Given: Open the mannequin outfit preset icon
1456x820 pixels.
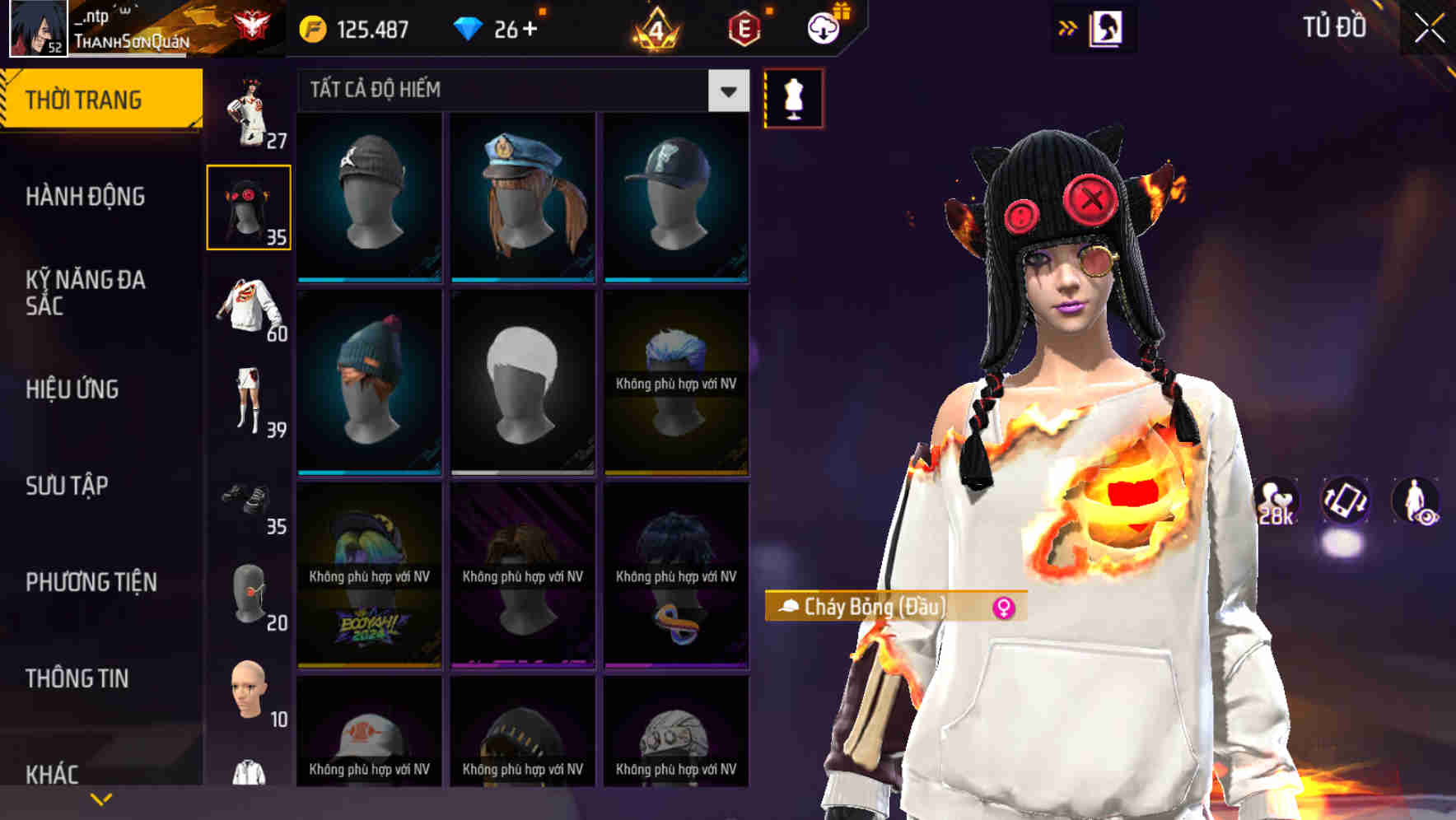Looking at the screenshot, I should 793,97.
